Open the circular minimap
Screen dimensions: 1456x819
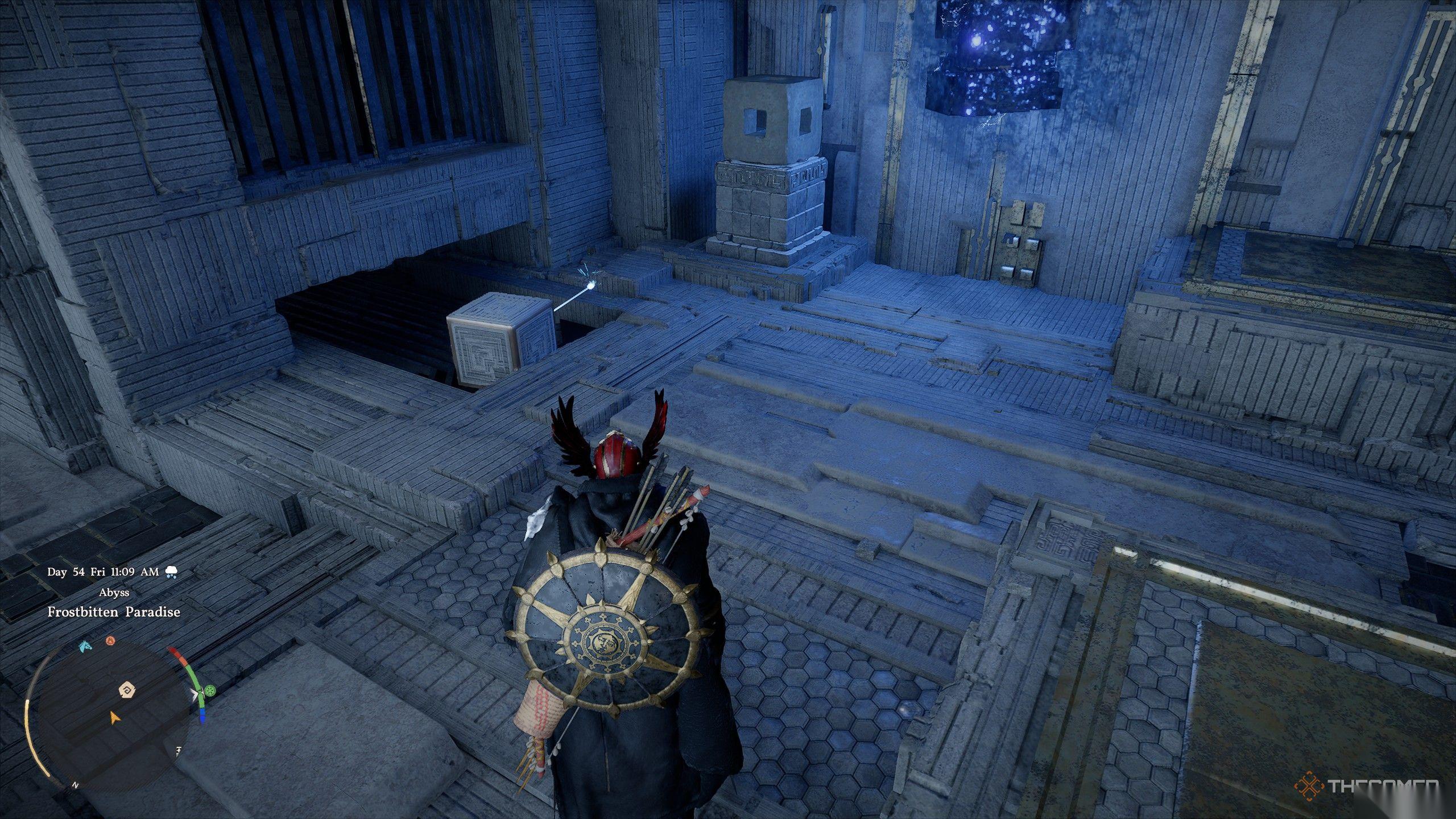108,718
